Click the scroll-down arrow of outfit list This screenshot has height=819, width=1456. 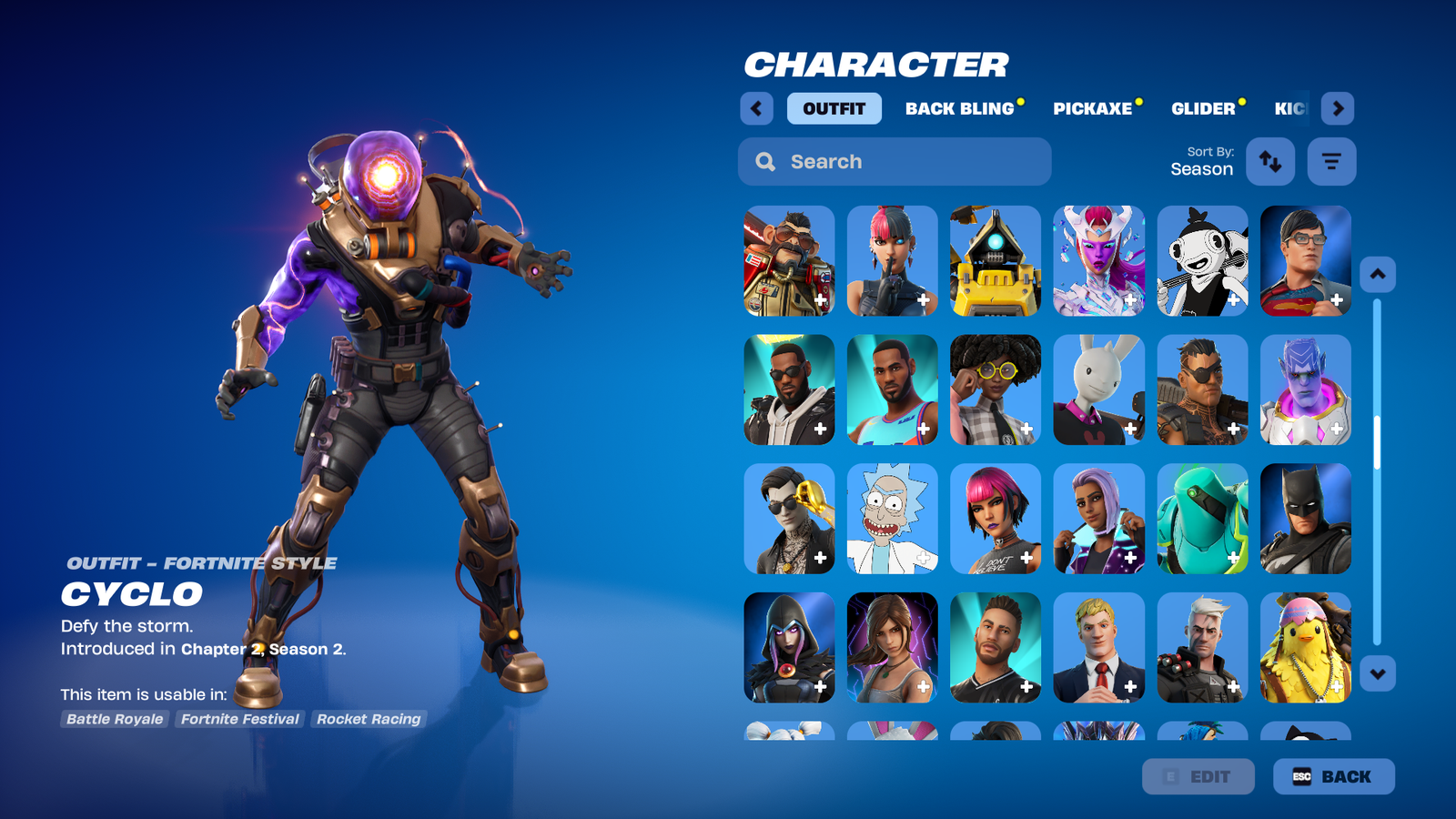[1377, 674]
